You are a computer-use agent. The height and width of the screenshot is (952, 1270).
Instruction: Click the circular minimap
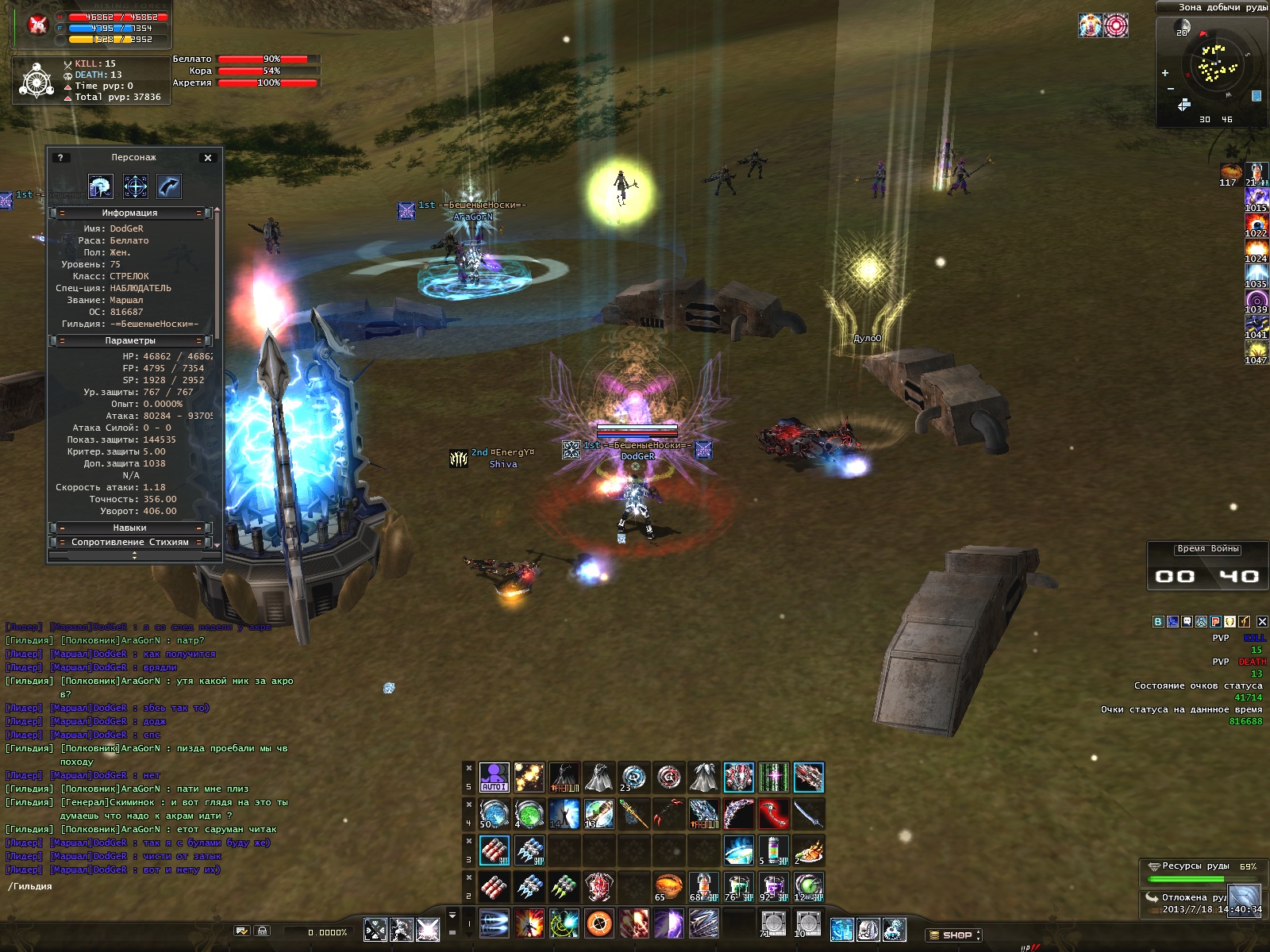(x=1214, y=68)
